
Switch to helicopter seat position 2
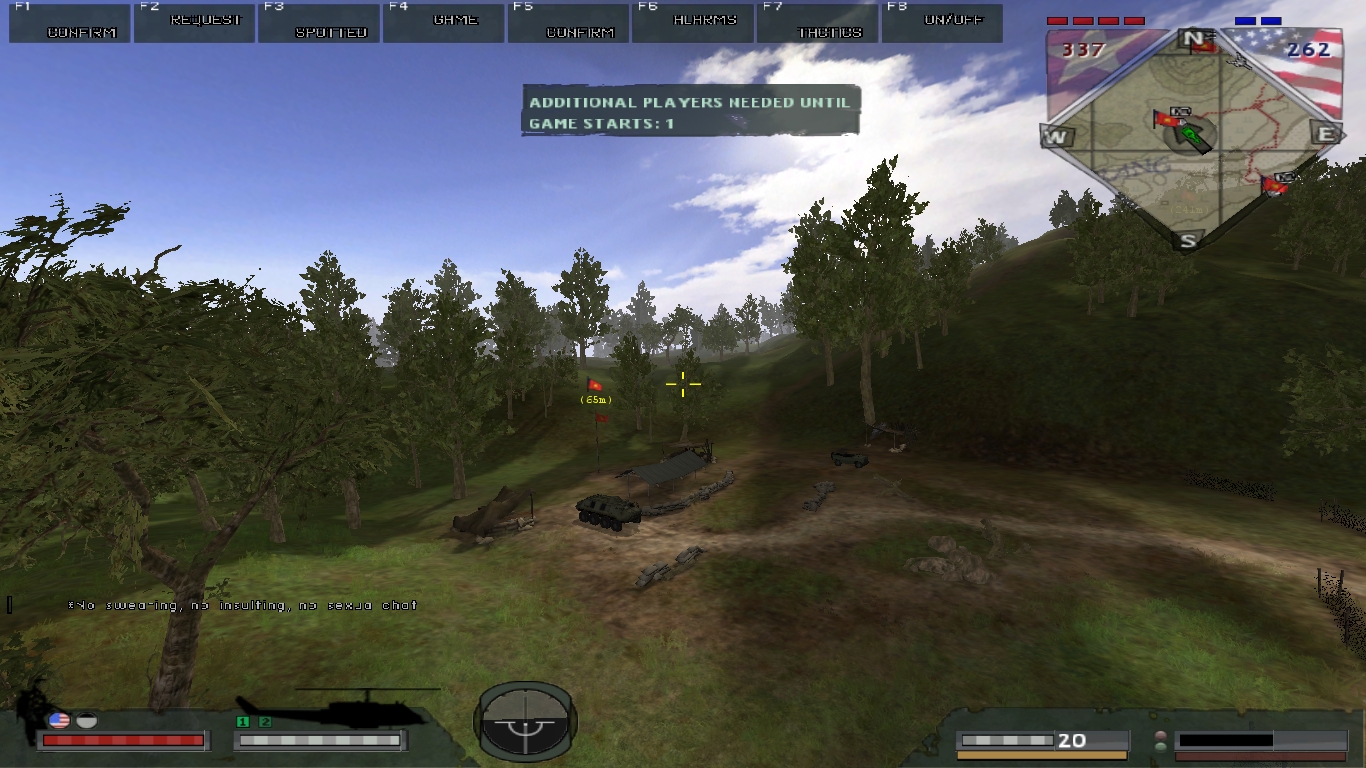[265, 722]
